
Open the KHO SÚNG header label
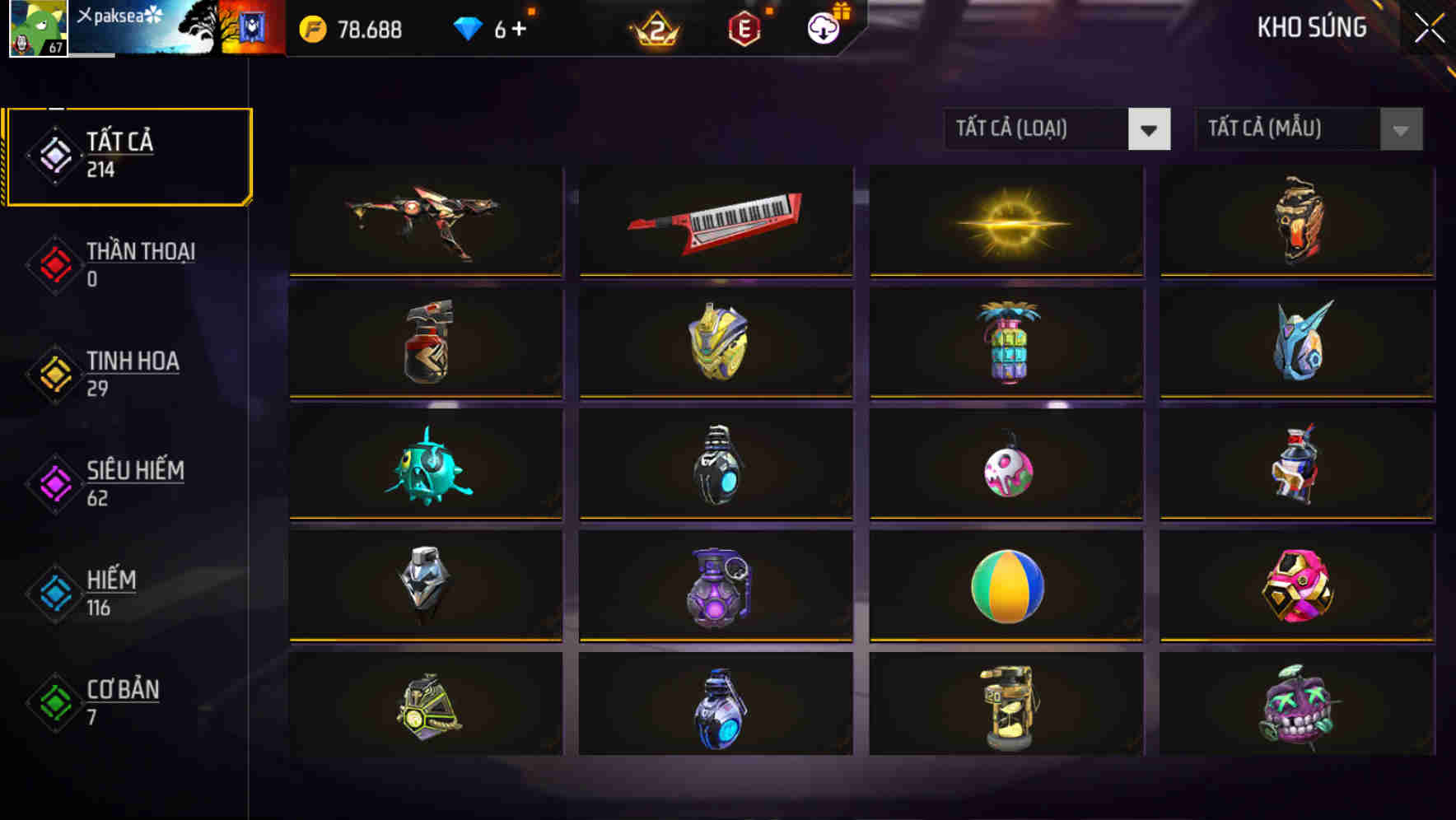click(x=1312, y=27)
